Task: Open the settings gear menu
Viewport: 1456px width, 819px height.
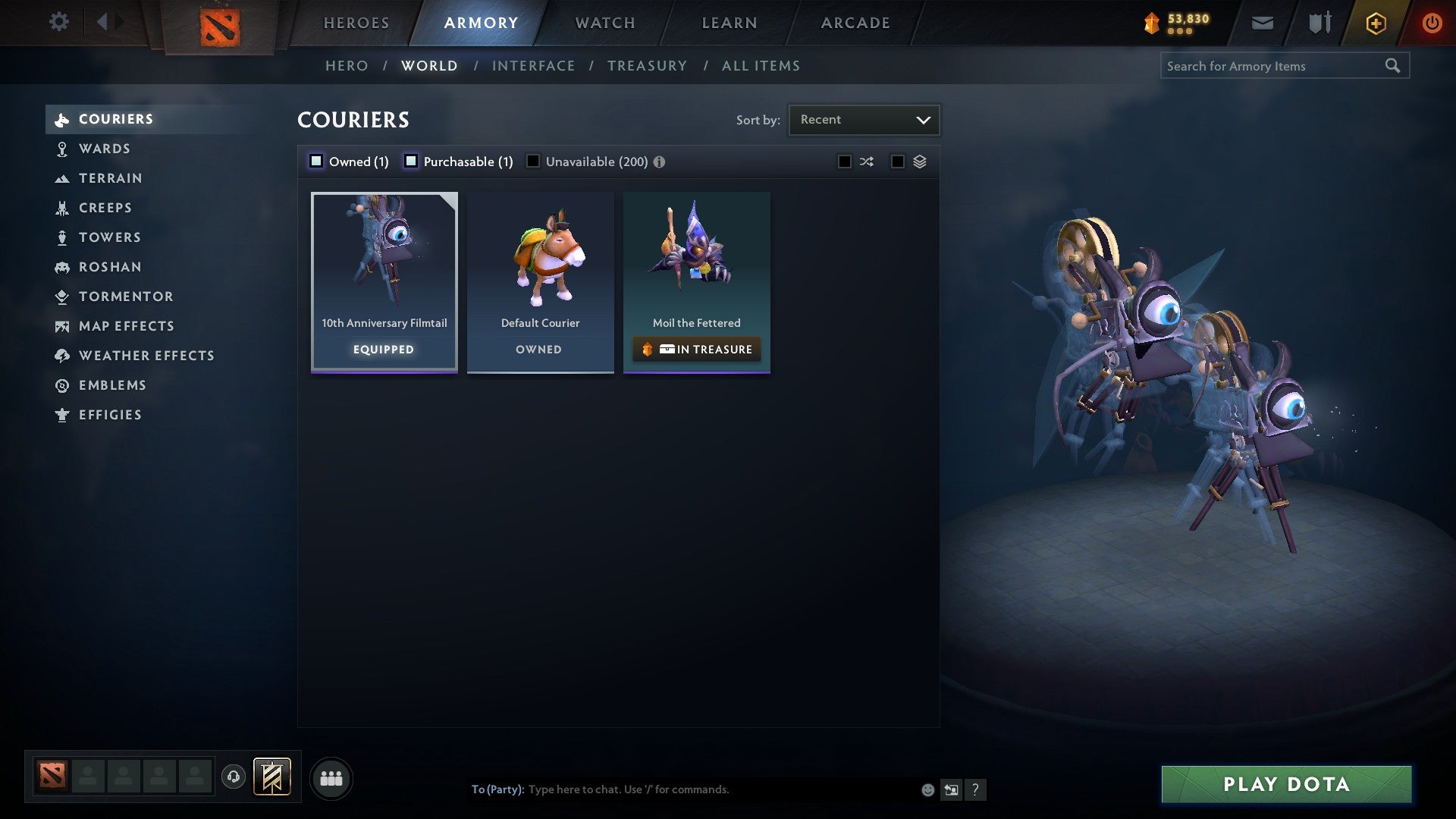Action: tap(59, 22)
